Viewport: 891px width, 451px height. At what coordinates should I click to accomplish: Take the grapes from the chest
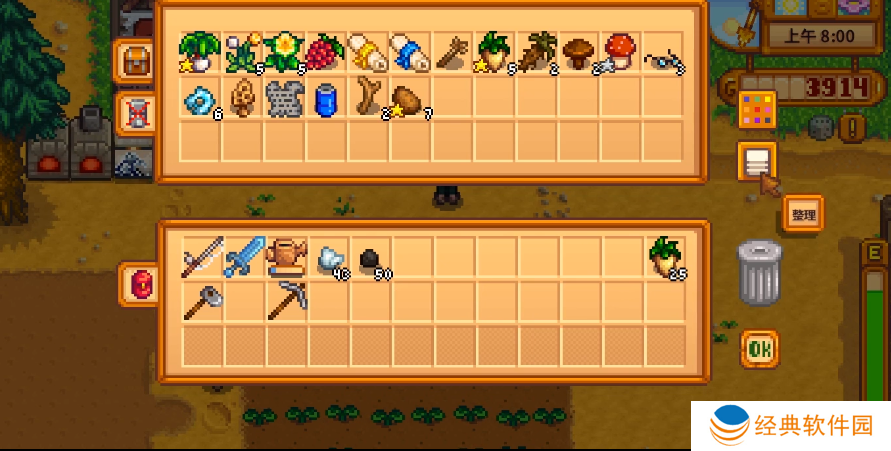click(324, 53)
